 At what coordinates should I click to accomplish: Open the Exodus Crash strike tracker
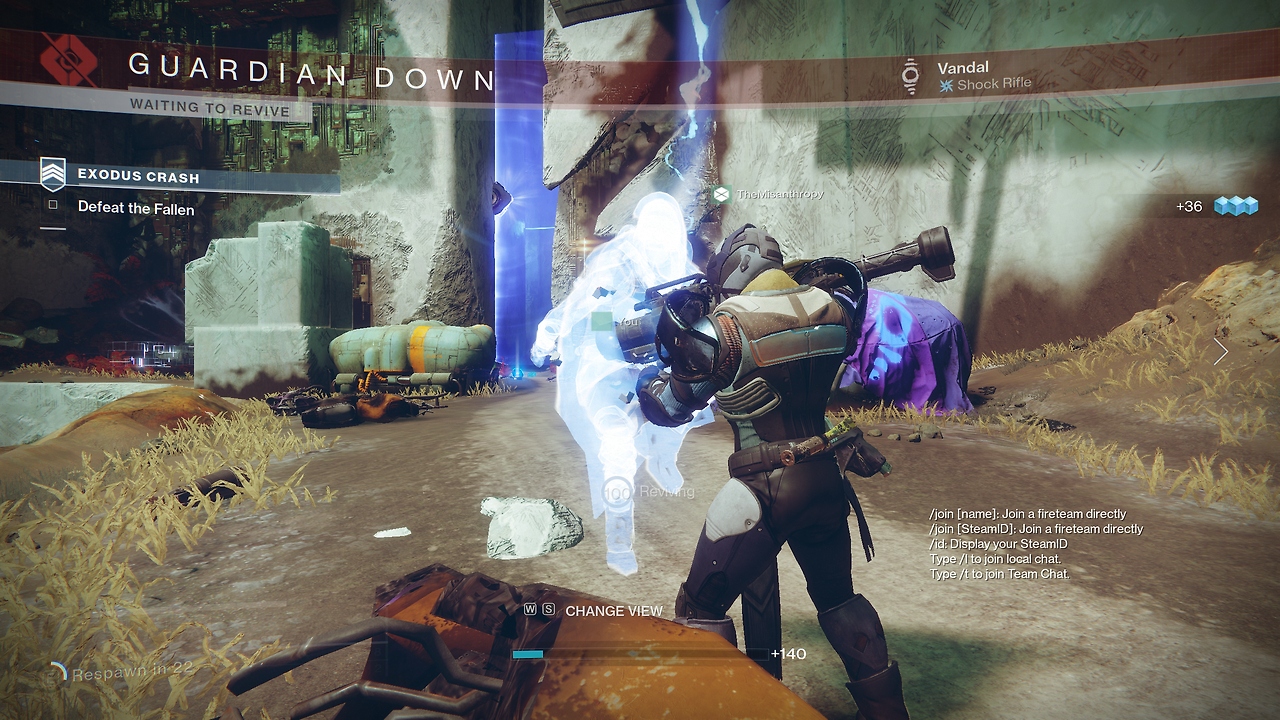tap(138, 177)
